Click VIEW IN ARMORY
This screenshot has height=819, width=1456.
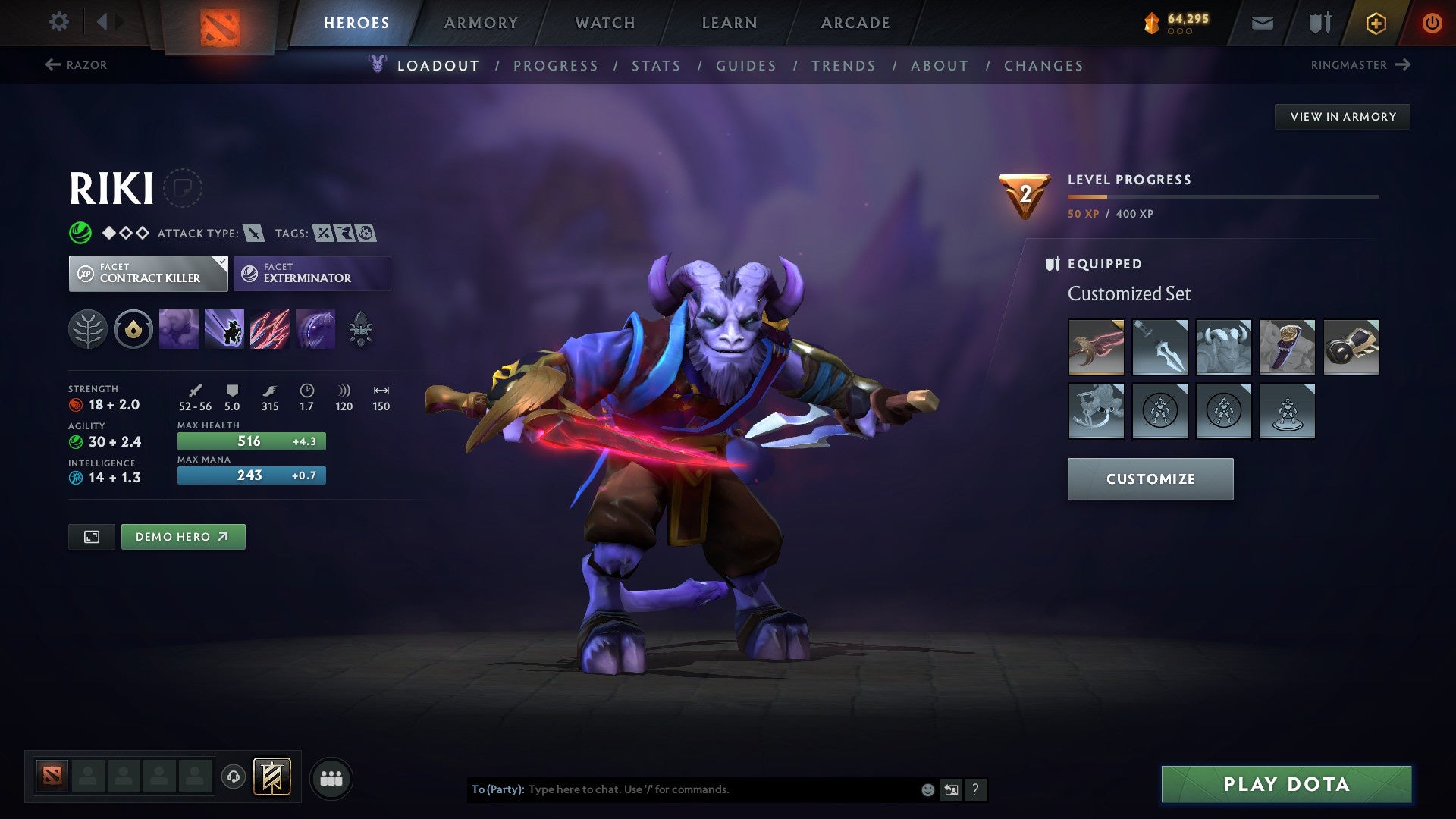(1342, 116)
